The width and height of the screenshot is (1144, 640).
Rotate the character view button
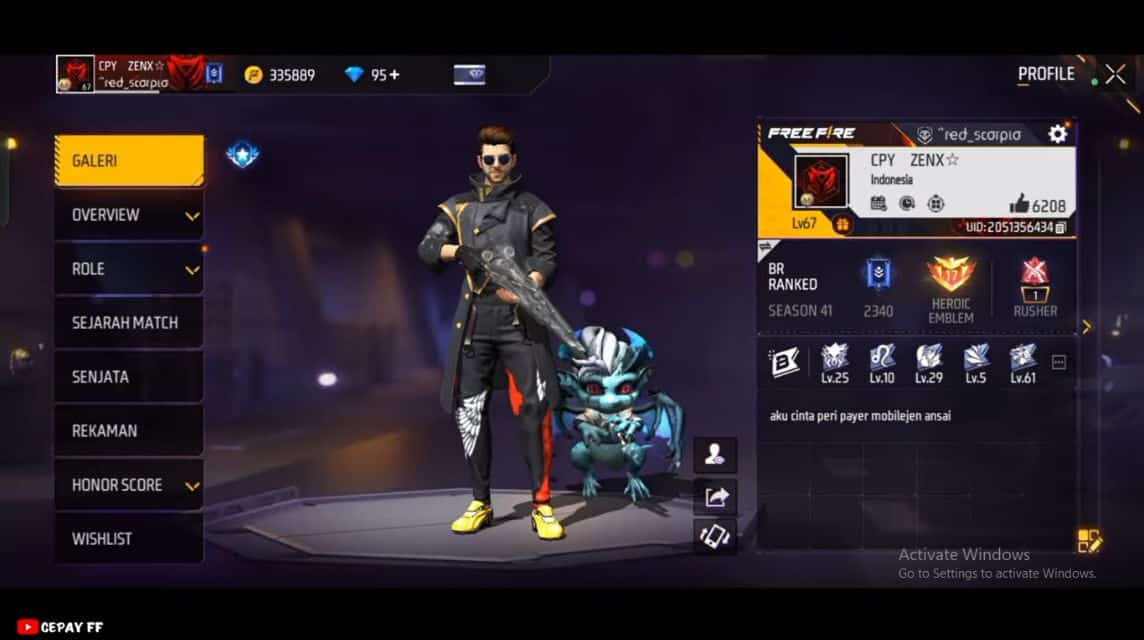pyautogui.click(x=715, y=536)
